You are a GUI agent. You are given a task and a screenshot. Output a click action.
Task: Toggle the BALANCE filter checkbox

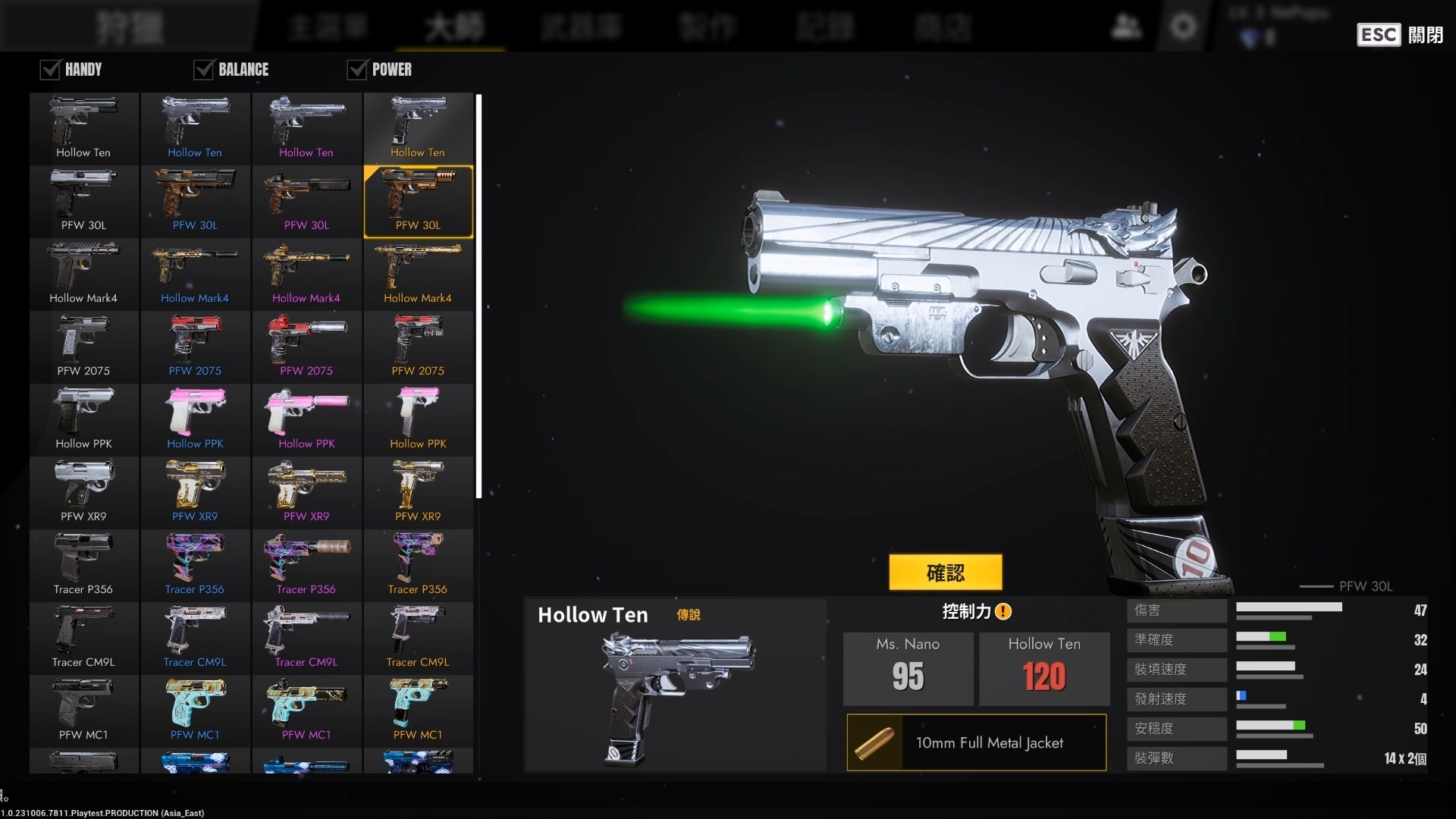pos(203,70)
